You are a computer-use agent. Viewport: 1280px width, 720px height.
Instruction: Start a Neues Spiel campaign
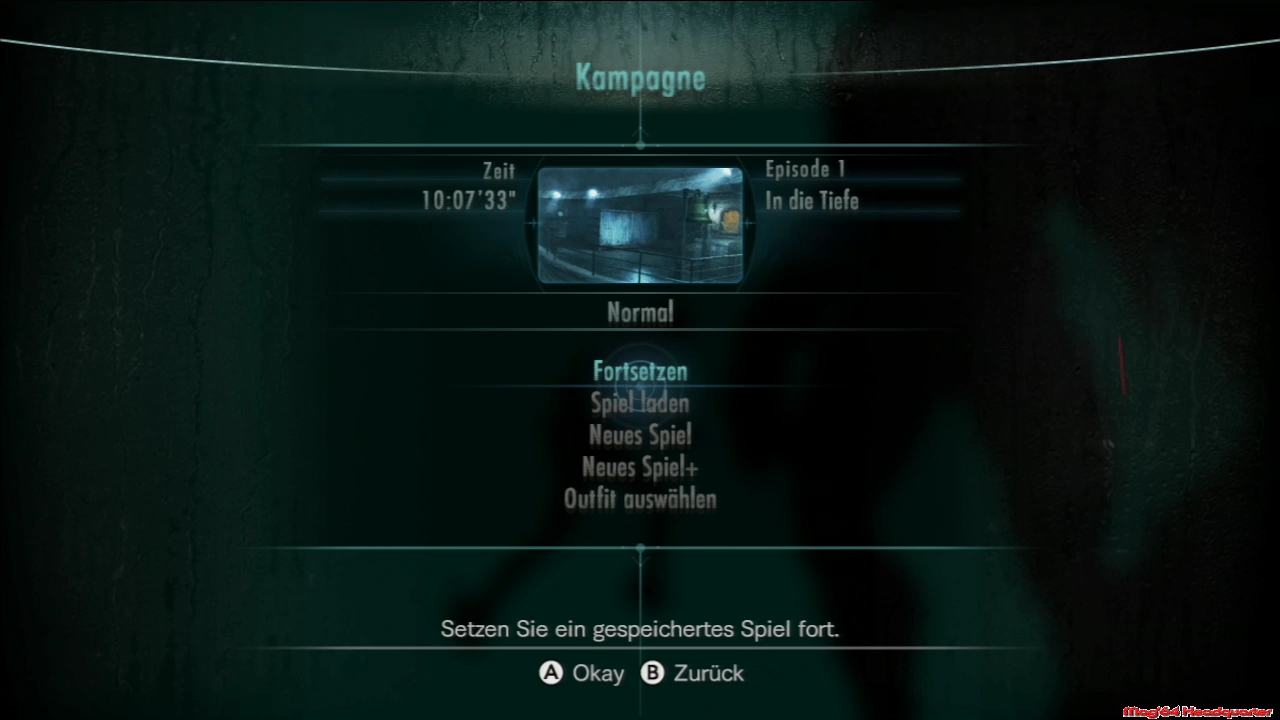tap(640, 435)
